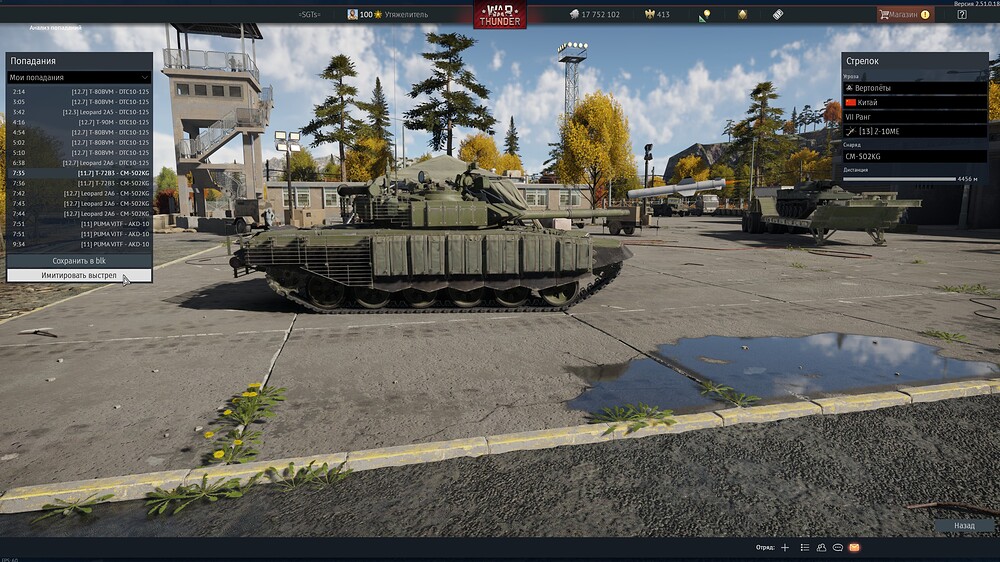Change threat type "Вертолёты"
This screenshot has width=1000, height=562.
tap(915, 88)
